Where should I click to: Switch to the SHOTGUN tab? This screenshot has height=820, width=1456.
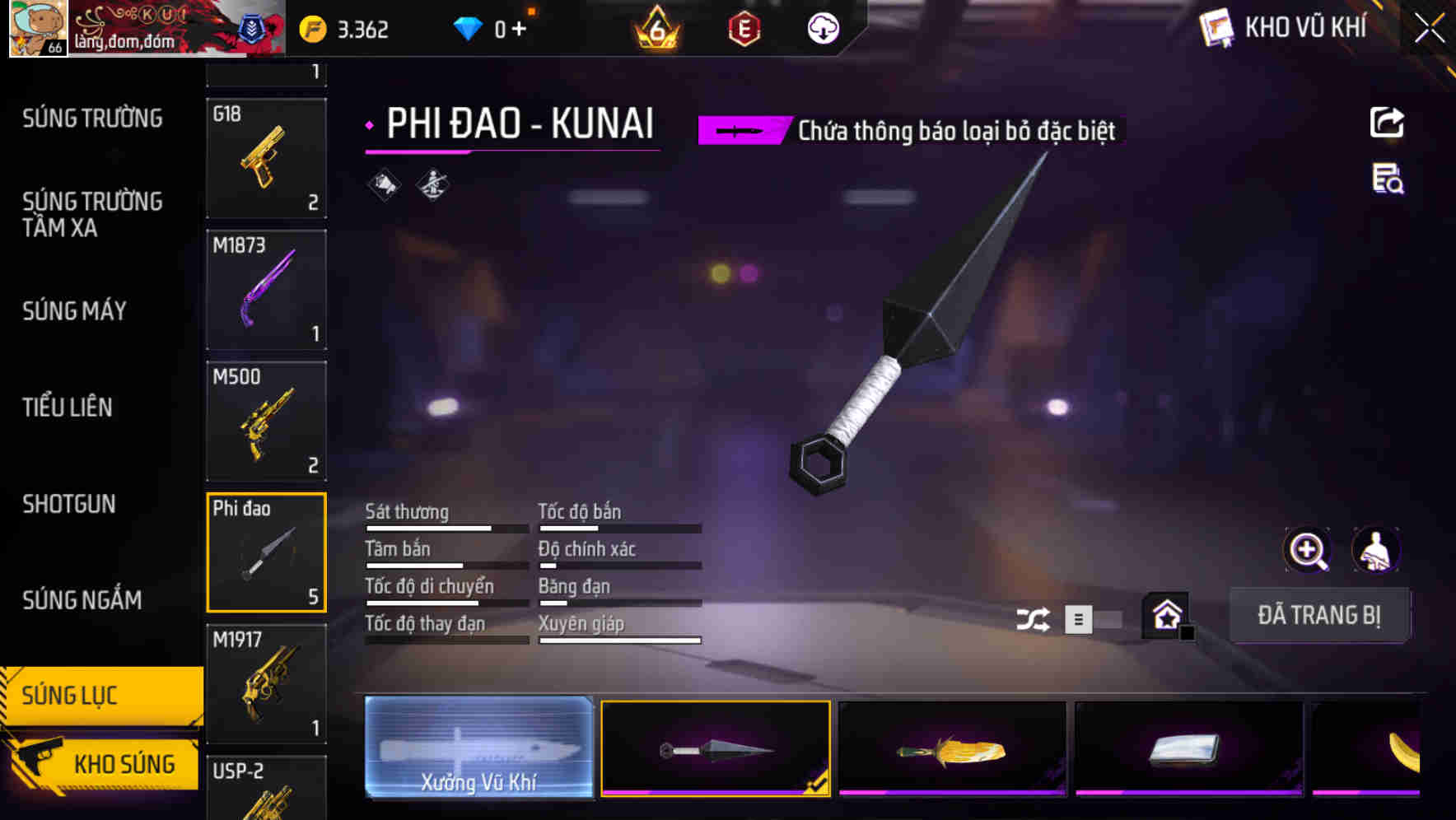69,504
